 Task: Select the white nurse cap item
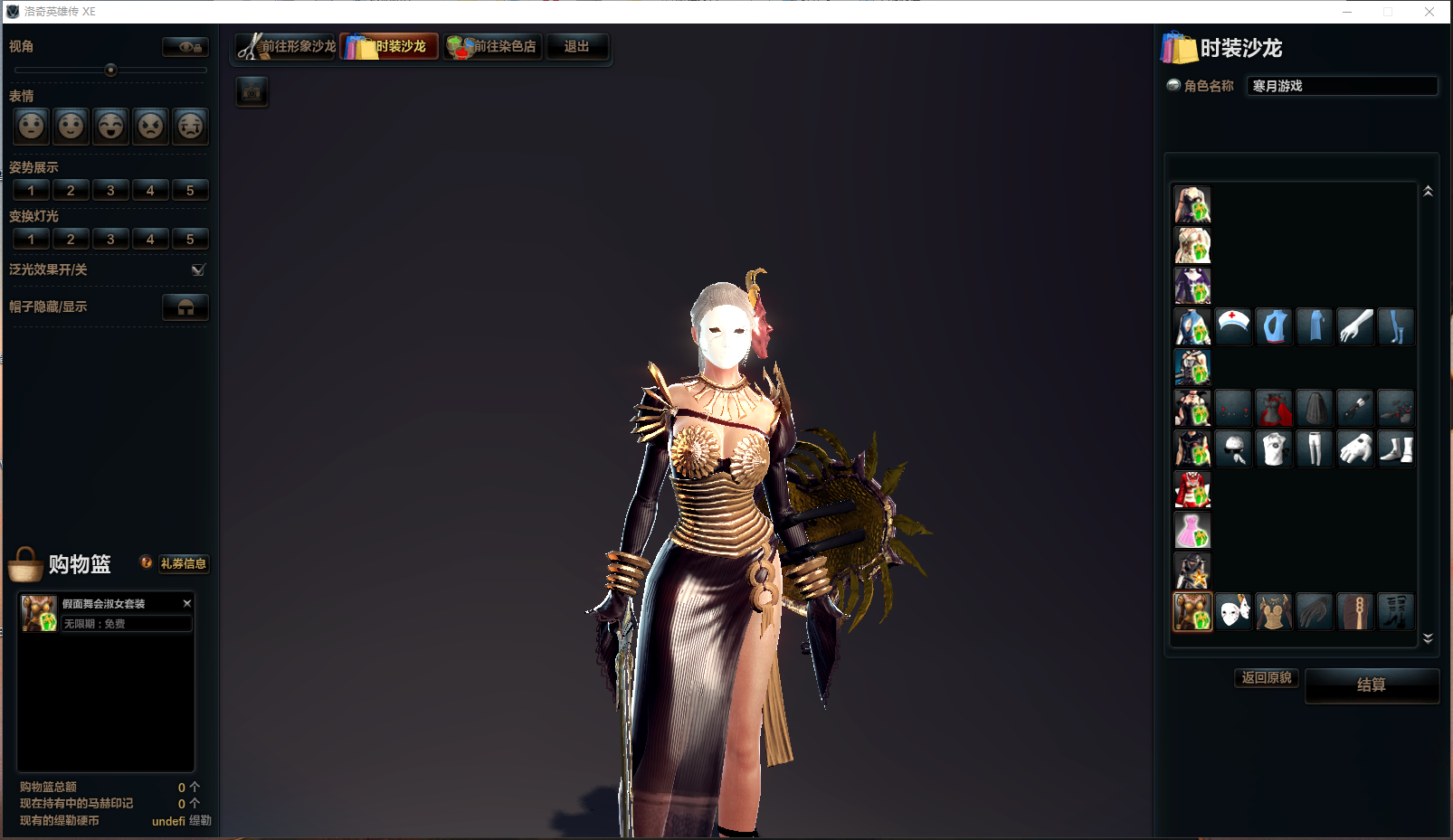click(x=1233, y=326)
